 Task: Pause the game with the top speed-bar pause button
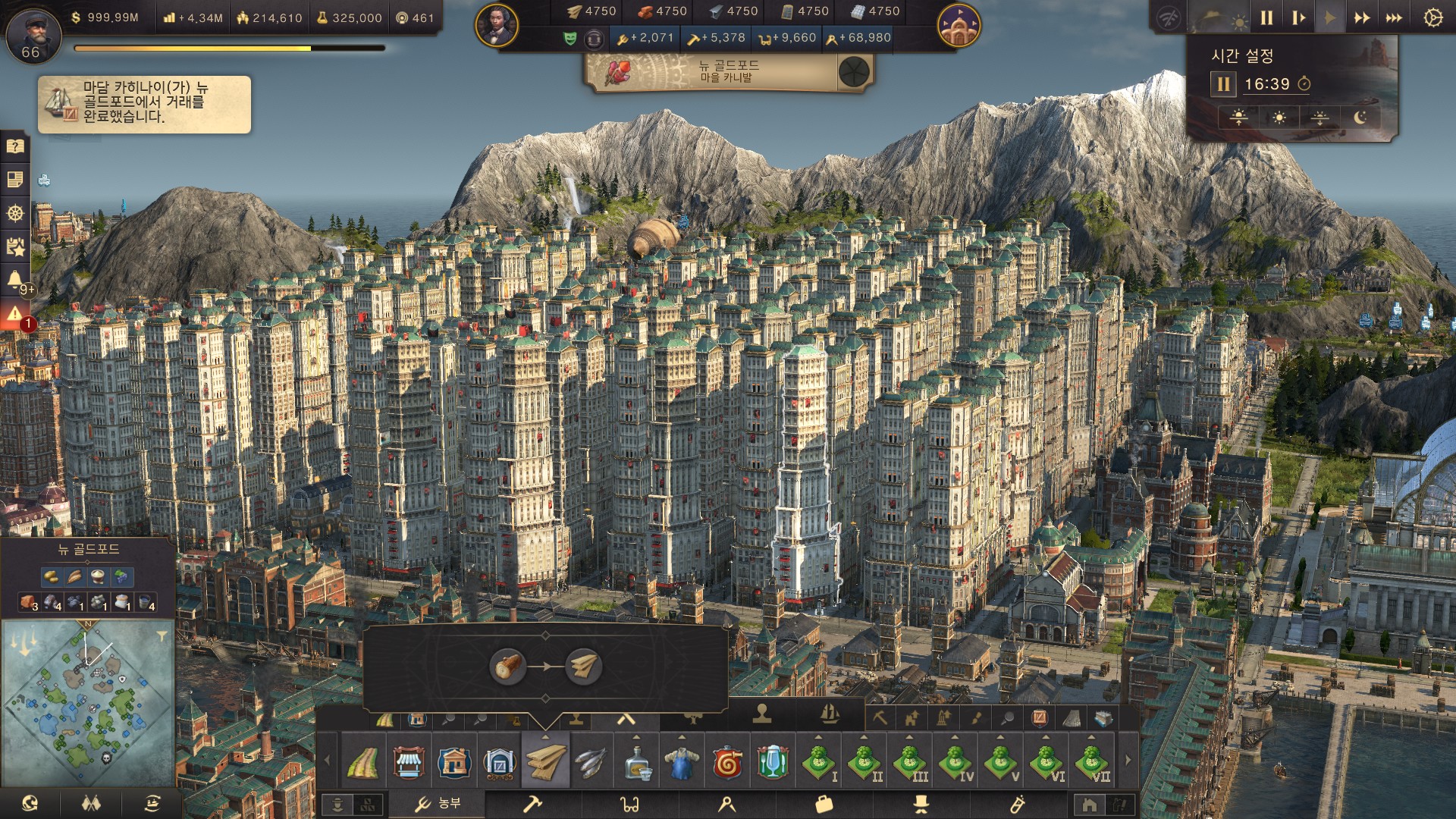coord(1266,18)
